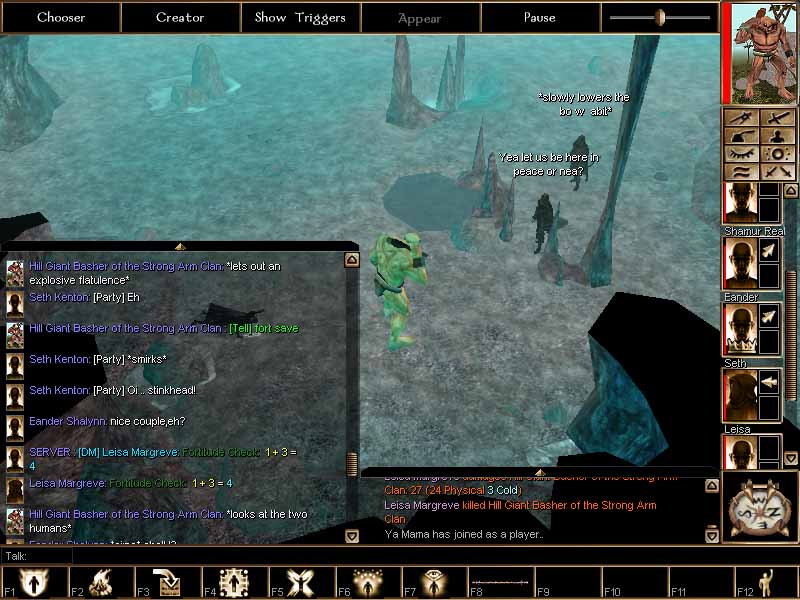Open the Creator panel
The height and width of the screenshot is (600, 800).
coord(180,17)
